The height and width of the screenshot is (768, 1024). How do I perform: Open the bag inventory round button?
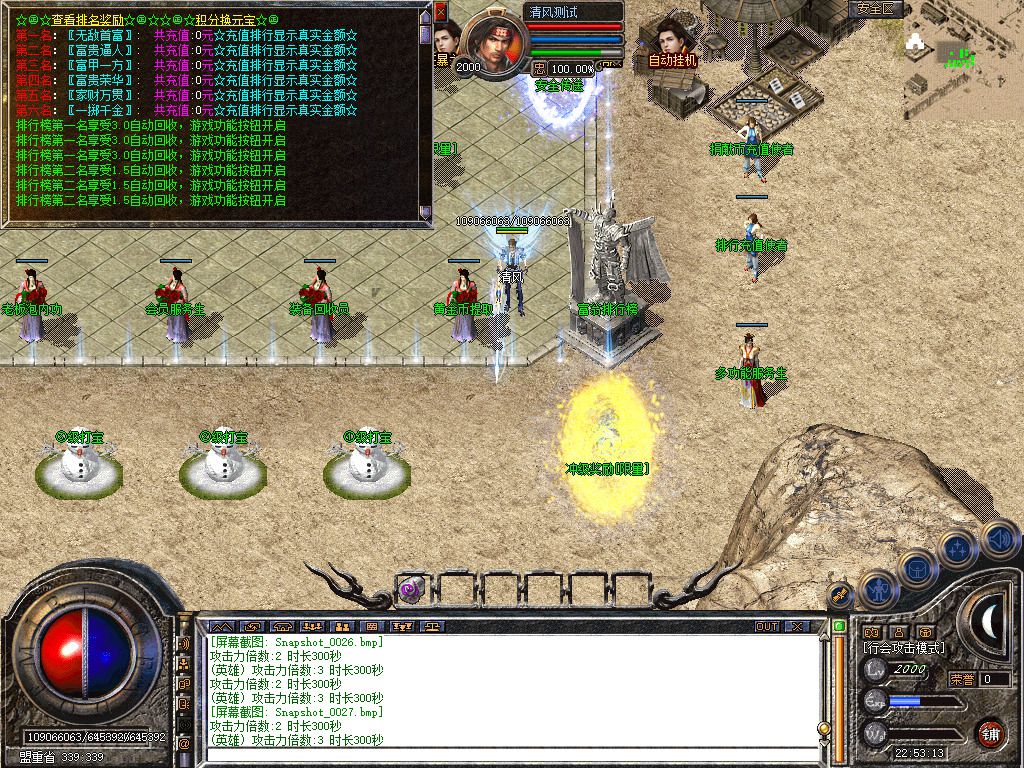[916, 568]
